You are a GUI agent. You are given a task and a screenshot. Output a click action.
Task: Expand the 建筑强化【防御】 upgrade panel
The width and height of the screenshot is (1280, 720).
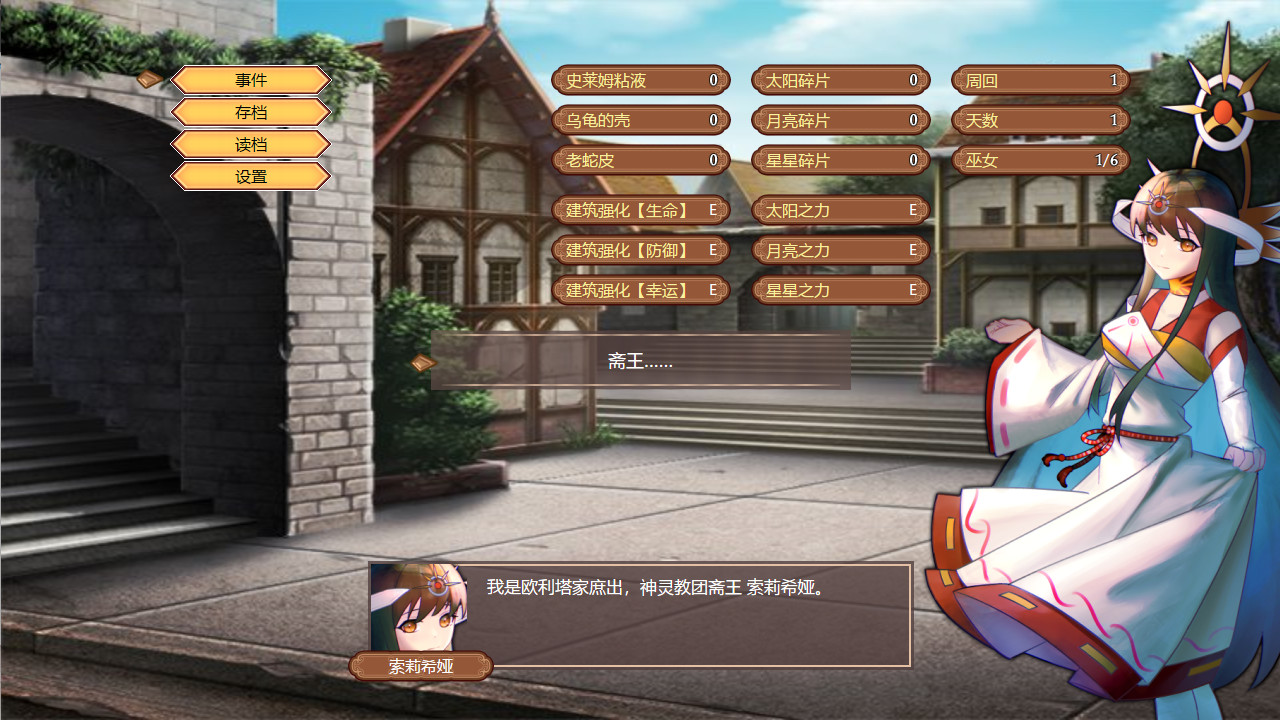(x=640, y=250)
